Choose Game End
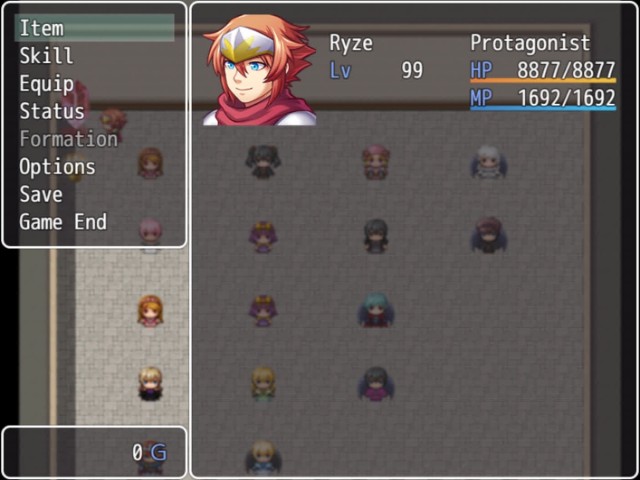This screenshot has height=480, width=640. [63, 222]
